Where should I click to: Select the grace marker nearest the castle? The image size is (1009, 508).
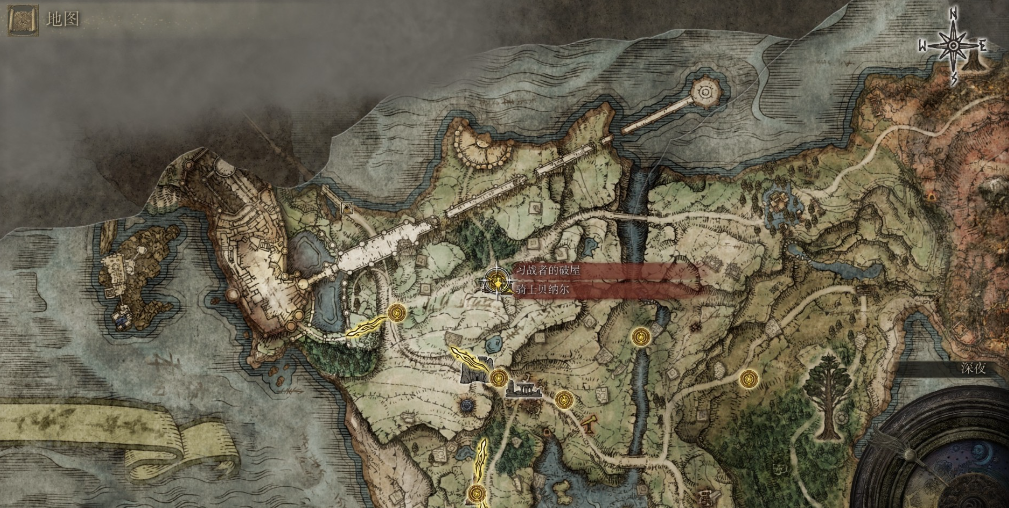point(397,313)
